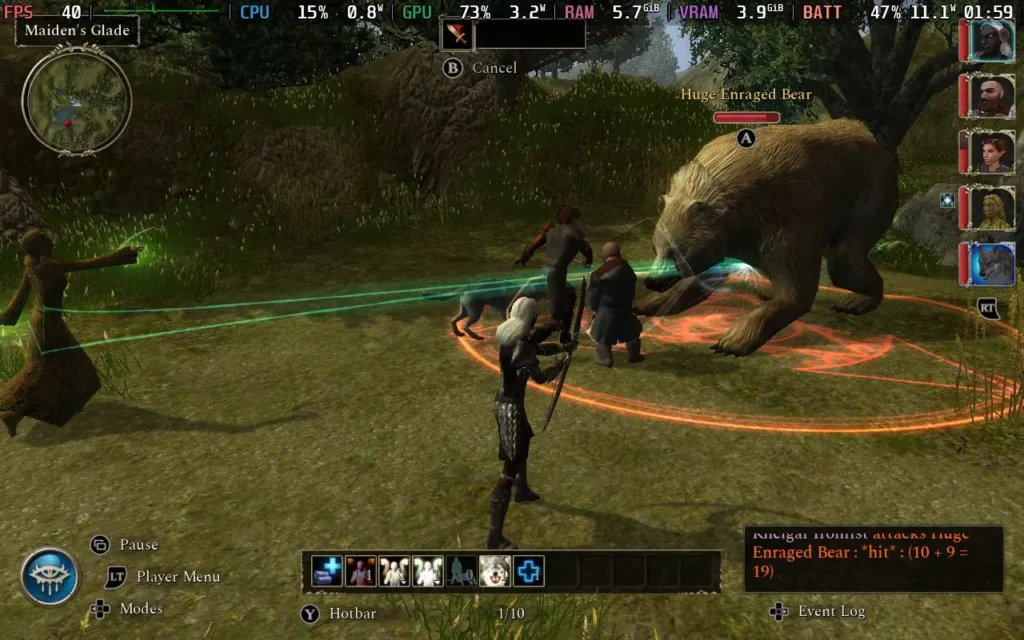Click the Huge Enraged Bear target nameplate
The image size is (1024, 640).
pyautogui.click(x=746, y=95)
